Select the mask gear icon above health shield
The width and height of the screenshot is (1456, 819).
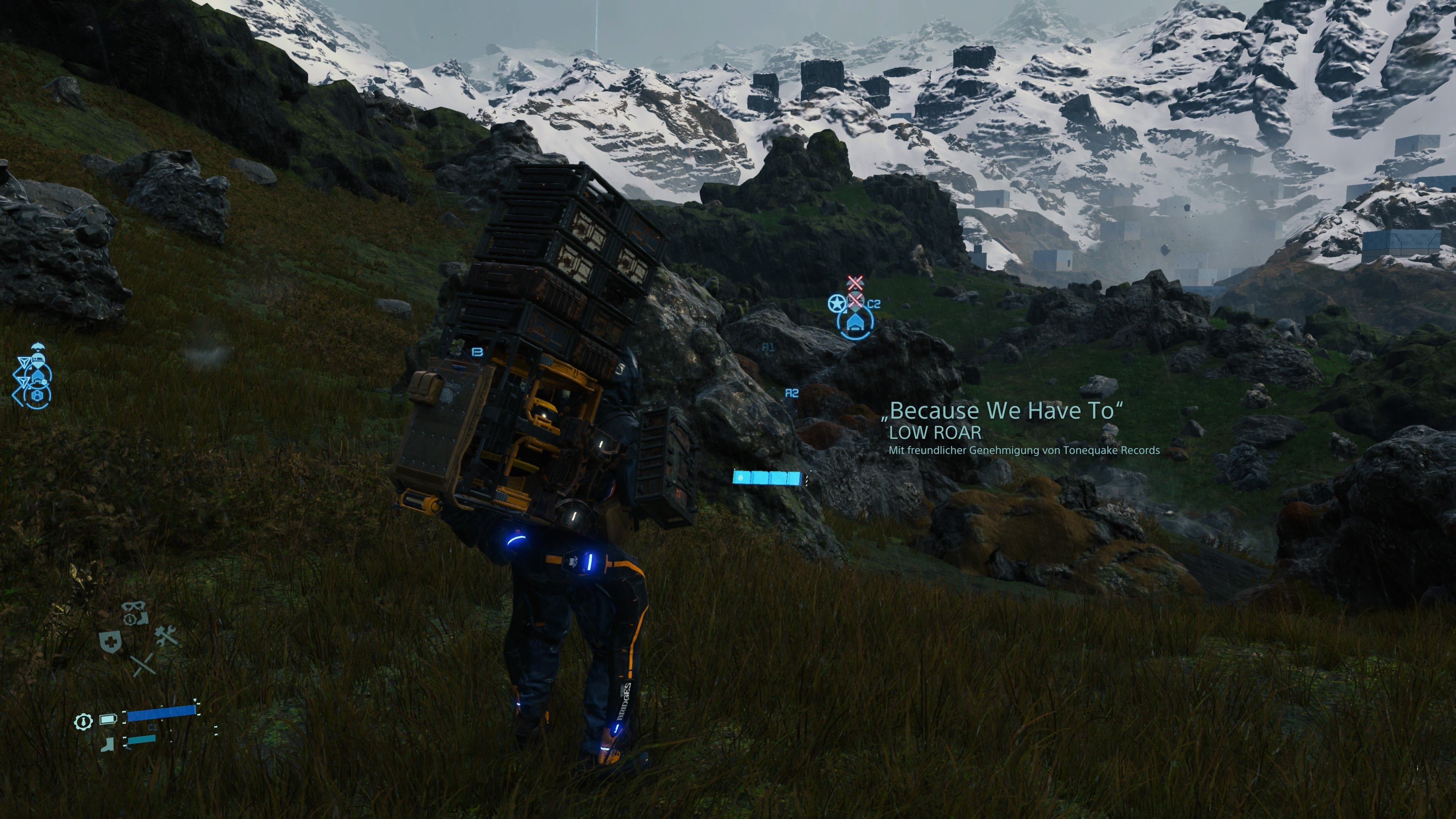point(133,606)
